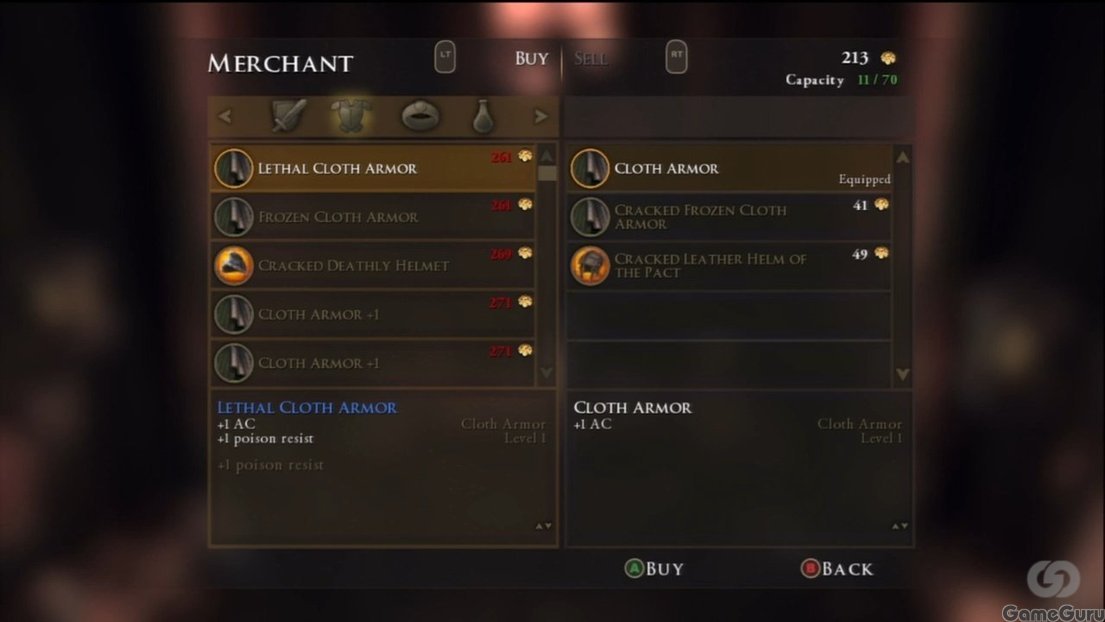Show the weapons category with the sword icon
Screen dimensions: 1105x622
[288, 116]
